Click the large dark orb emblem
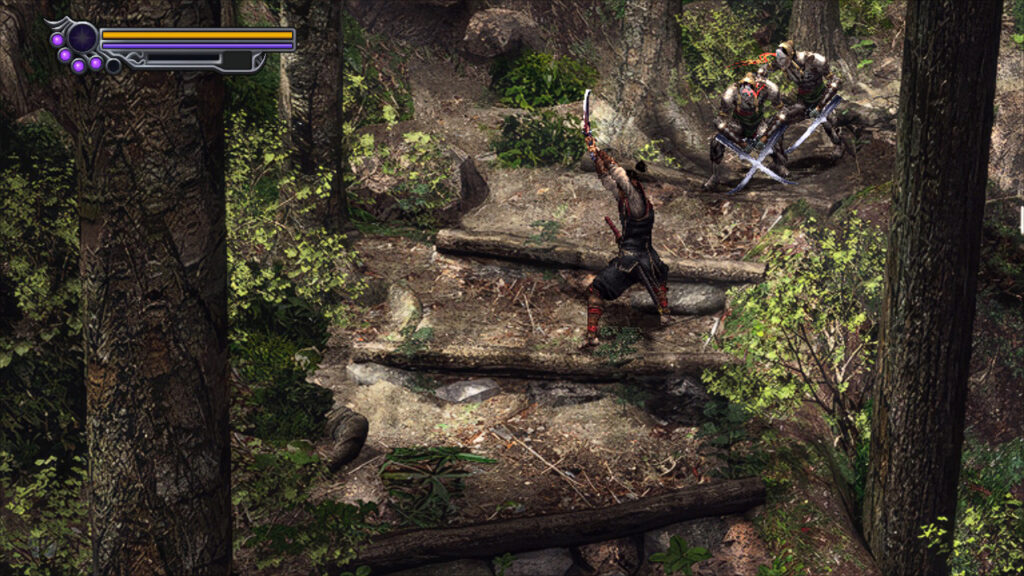The width and height of the screenshot is (1024, 576). click(83, 38)
